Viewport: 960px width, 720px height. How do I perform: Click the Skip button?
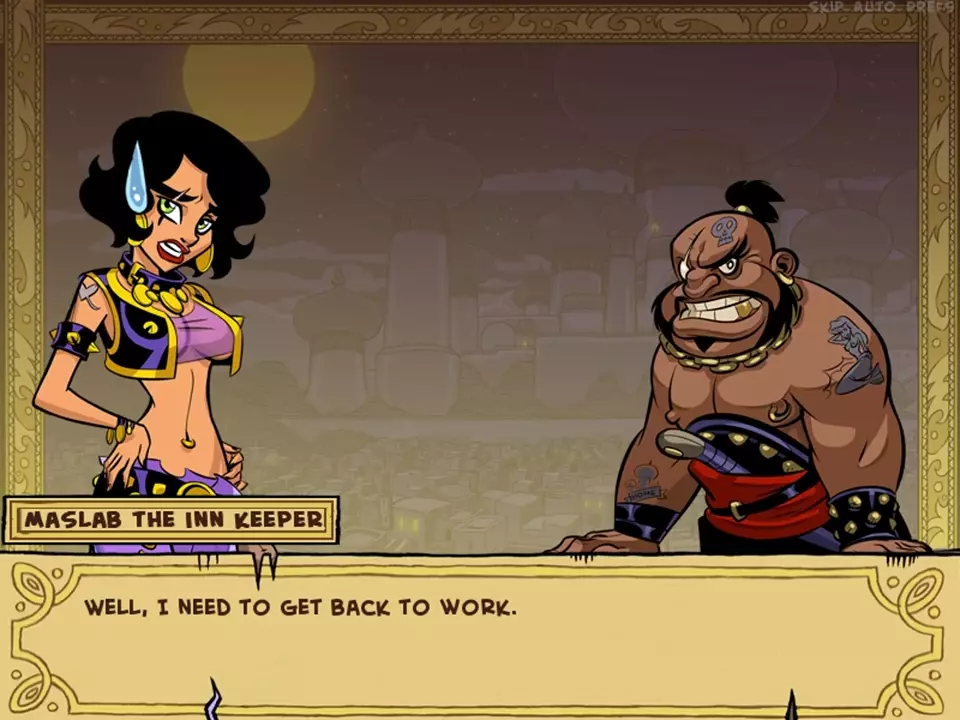point(827,7)
